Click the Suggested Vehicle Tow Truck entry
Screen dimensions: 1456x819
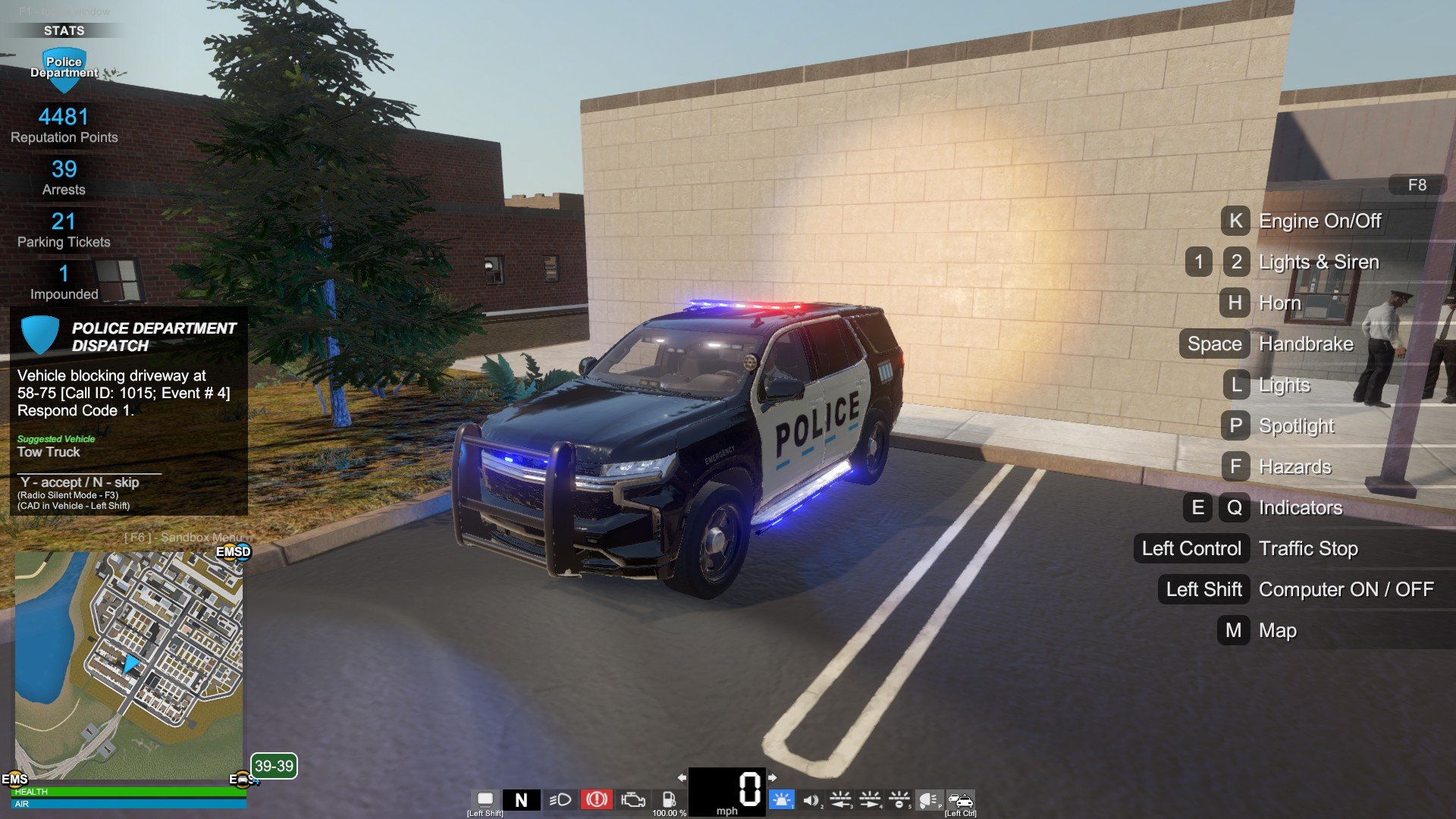49,452
